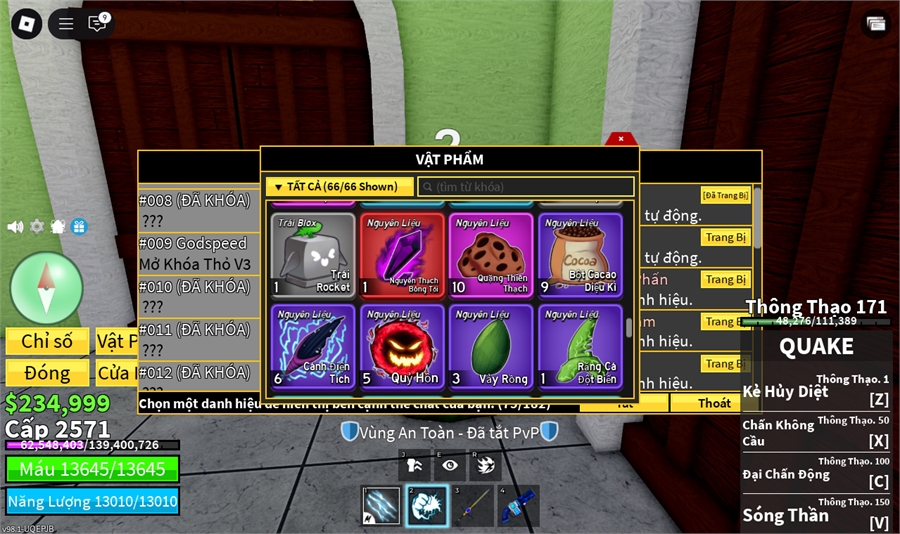
Task: Select the Cánh Điện Tích material
Action: pyautogui.click(x=314, y=346)
